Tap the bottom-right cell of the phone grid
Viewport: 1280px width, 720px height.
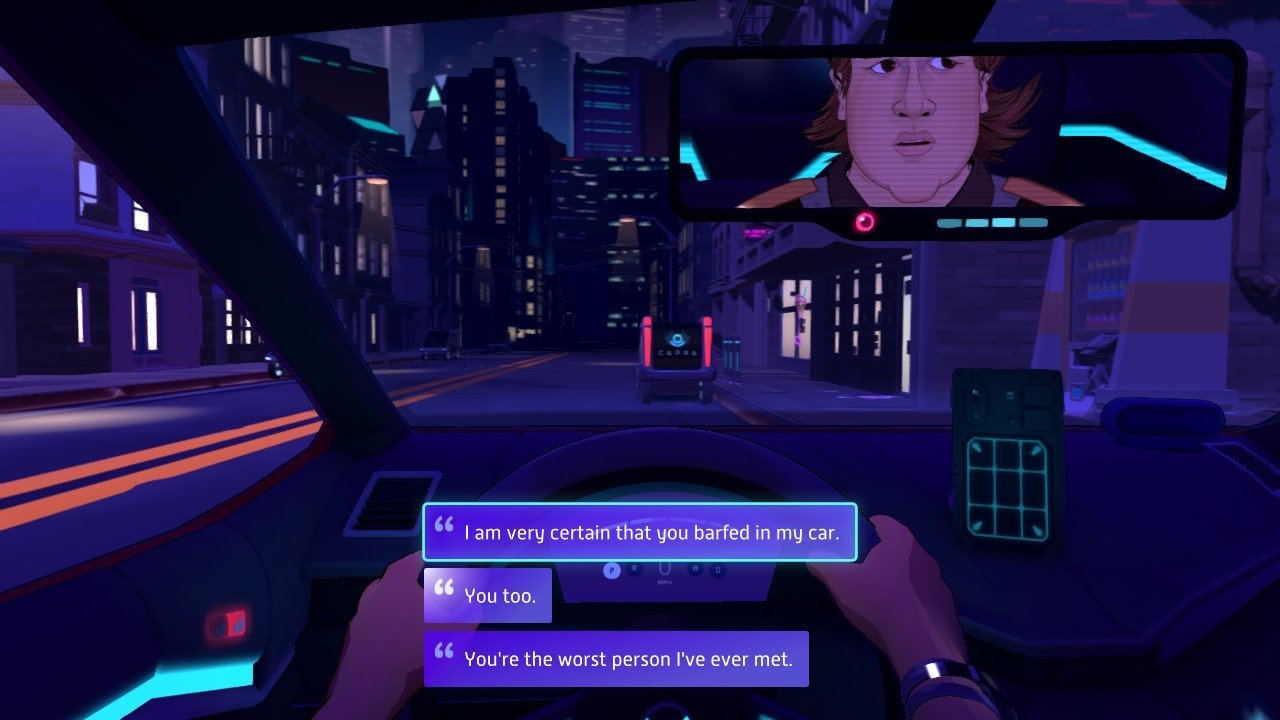coord(1034,521)
